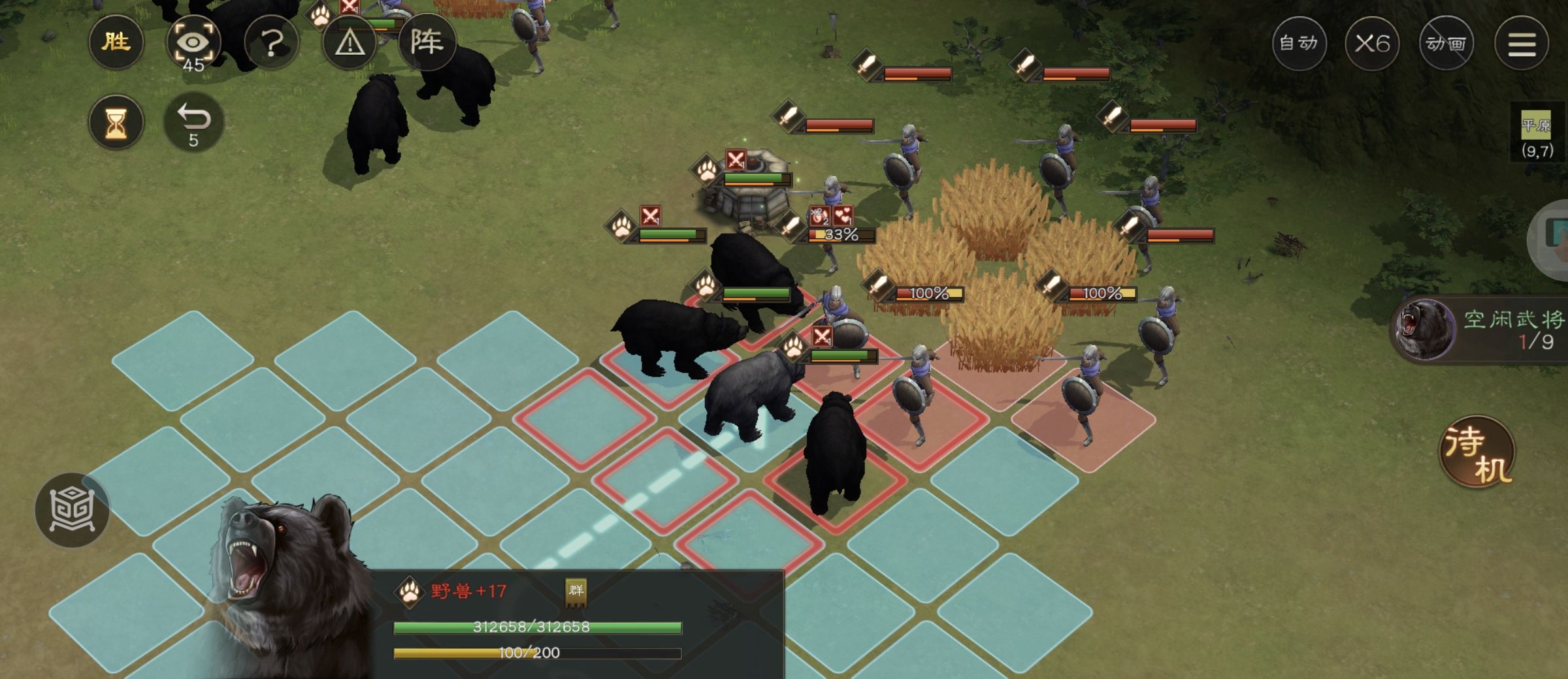
Task: Open the hamburger menu
Action: 1522,44
